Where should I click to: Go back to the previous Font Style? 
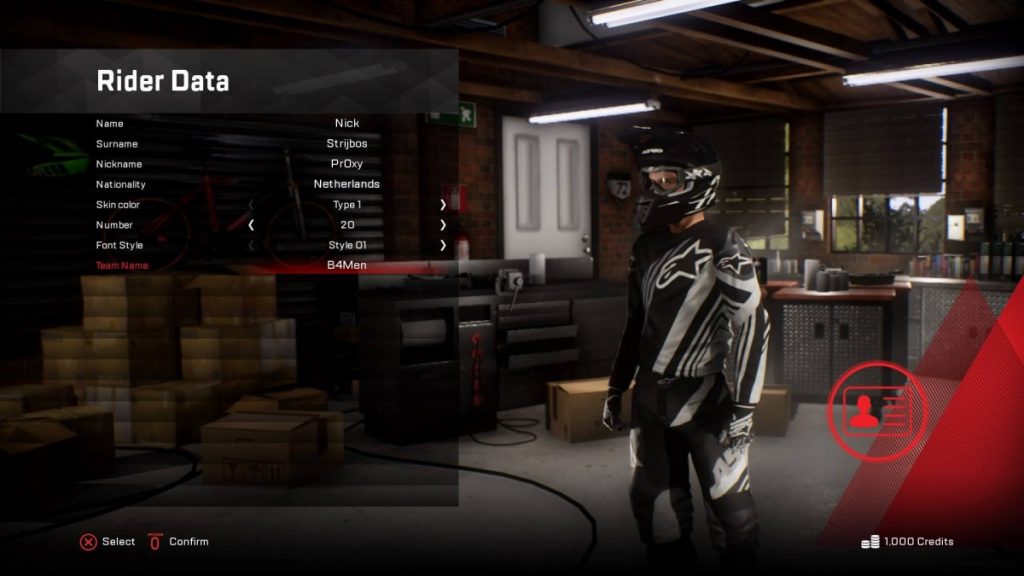pos(251,245)
